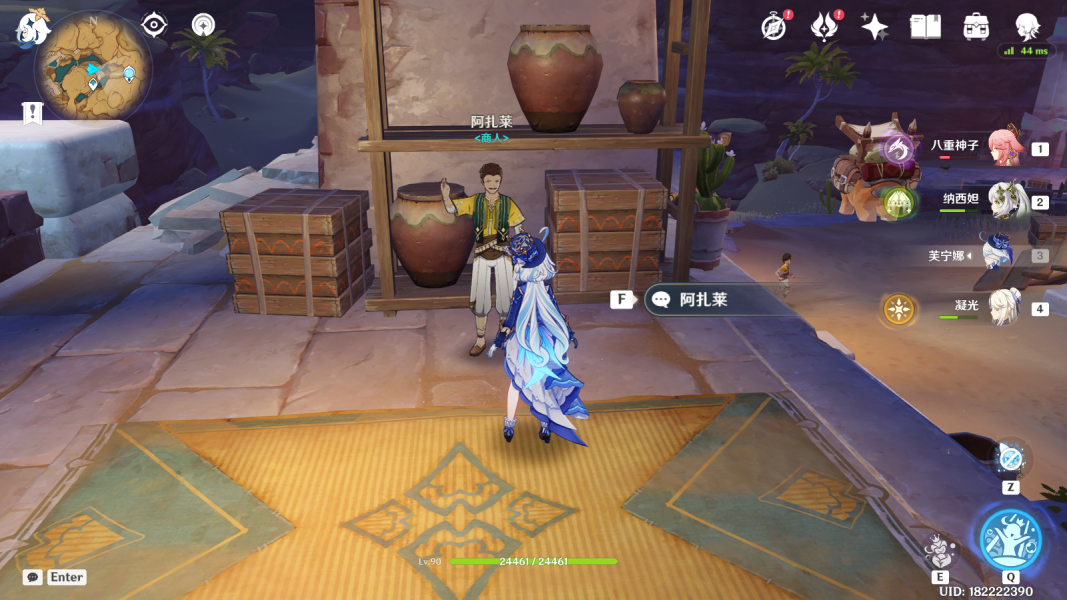This screenshot has width=1067, height=600.
Task: Use the elemental skill icon
Action: (x=938, y=551)
